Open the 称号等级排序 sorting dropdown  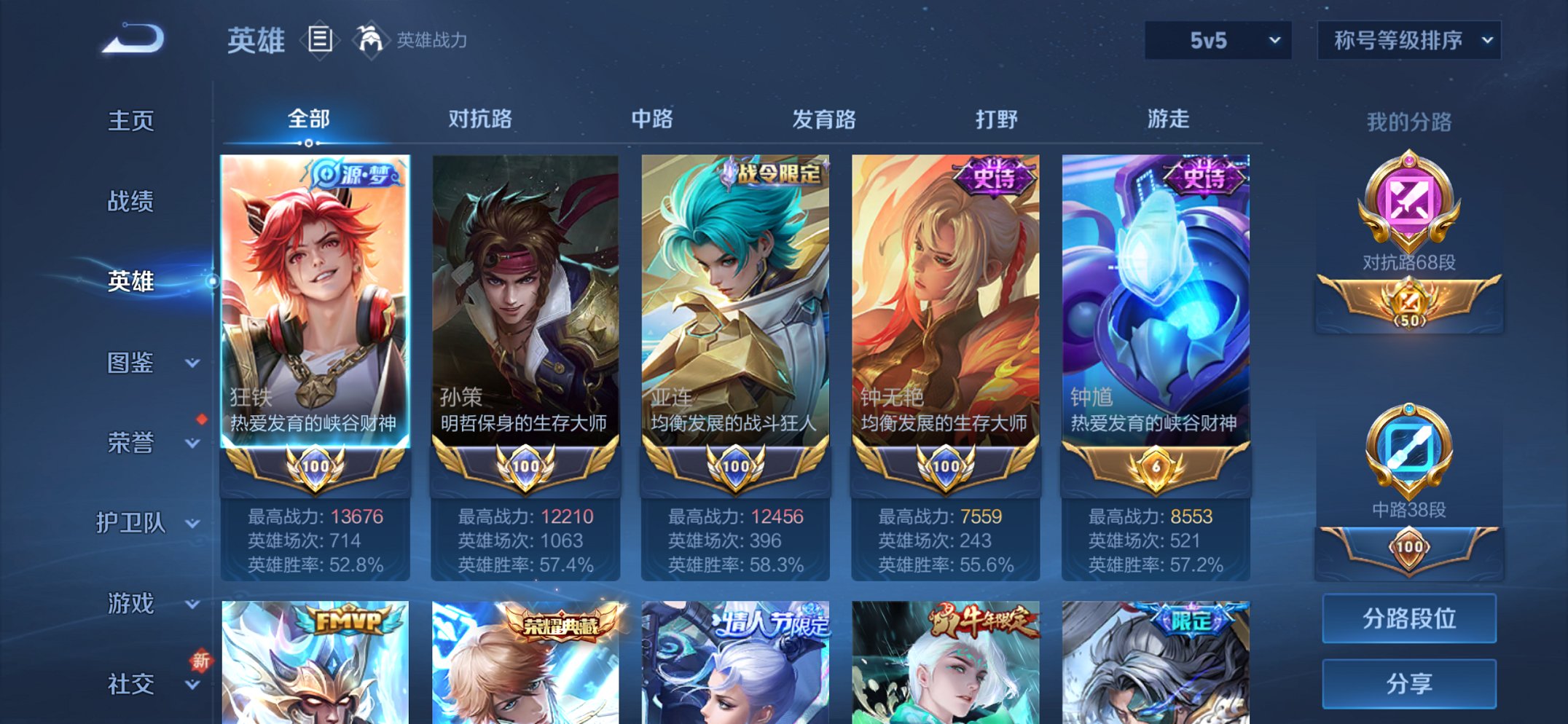(x=1408, y=42)
